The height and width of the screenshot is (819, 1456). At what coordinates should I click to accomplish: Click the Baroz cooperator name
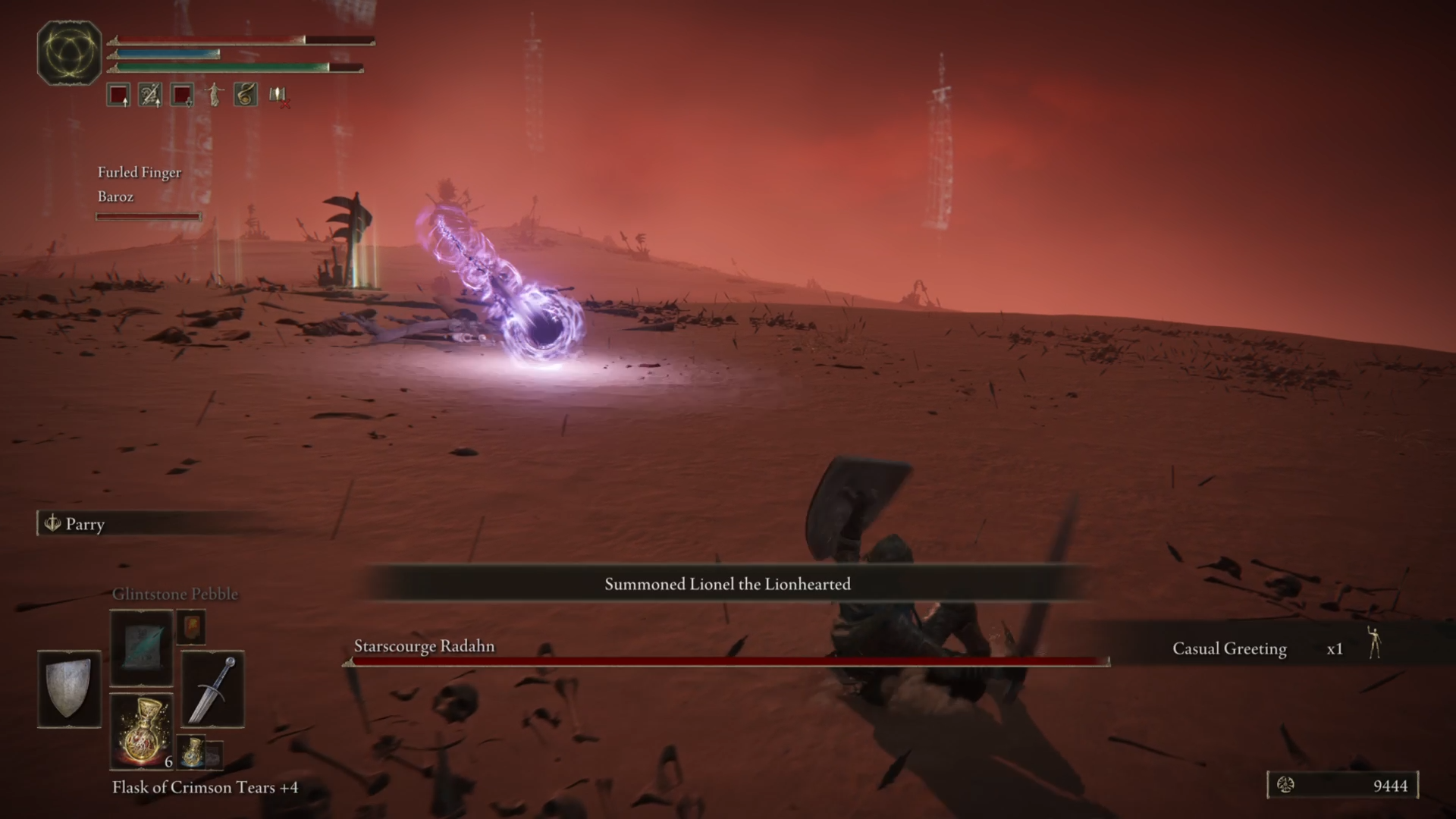115,196
